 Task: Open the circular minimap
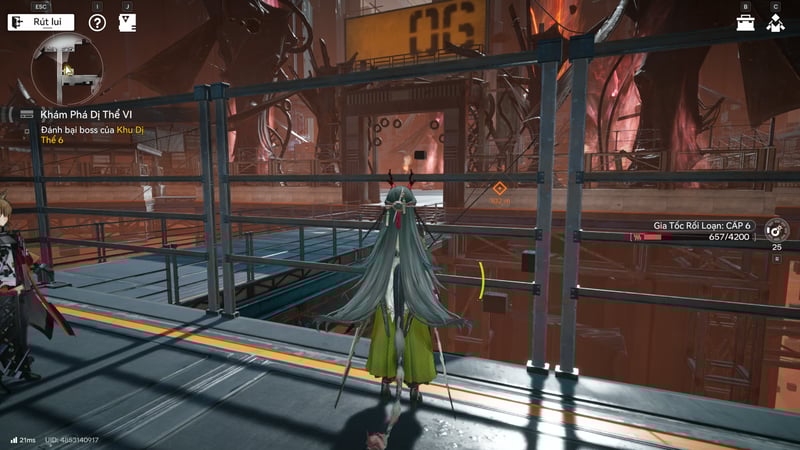(67, 67)
